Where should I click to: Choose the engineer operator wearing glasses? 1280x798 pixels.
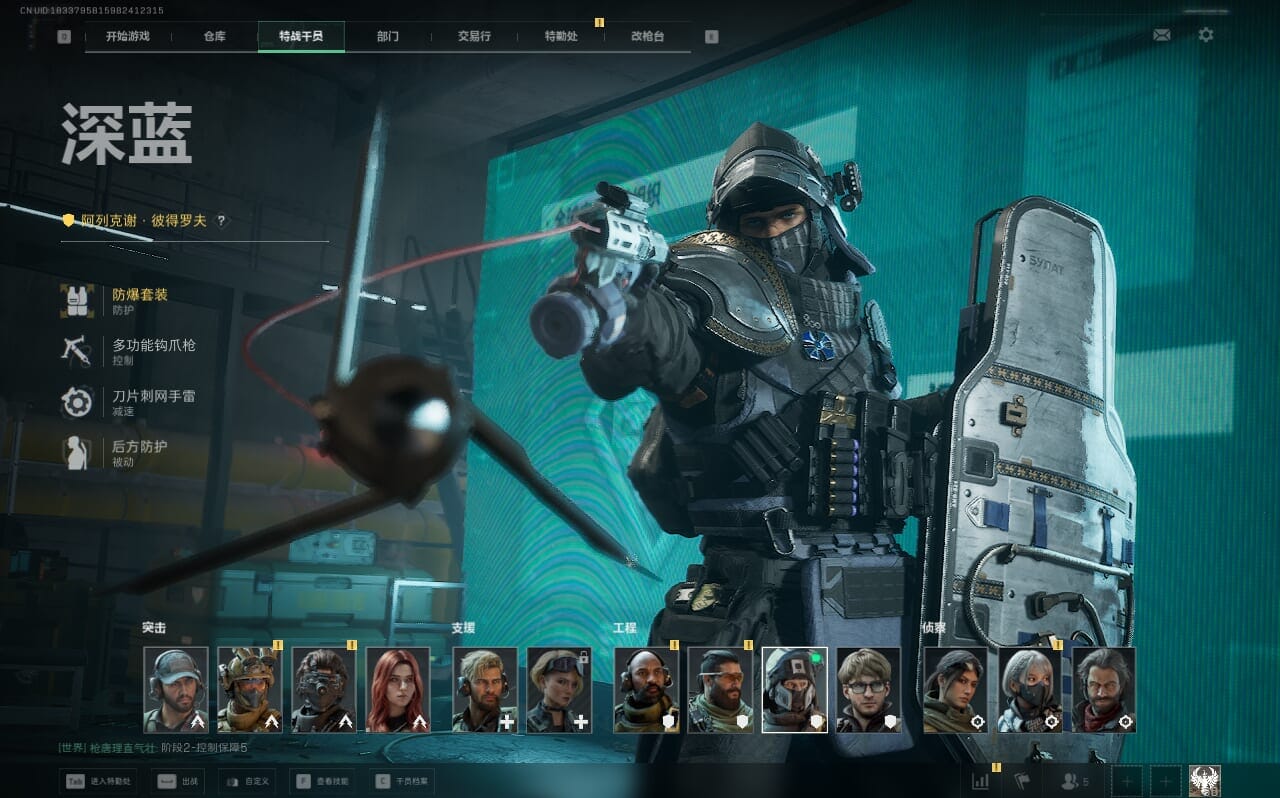868,689
